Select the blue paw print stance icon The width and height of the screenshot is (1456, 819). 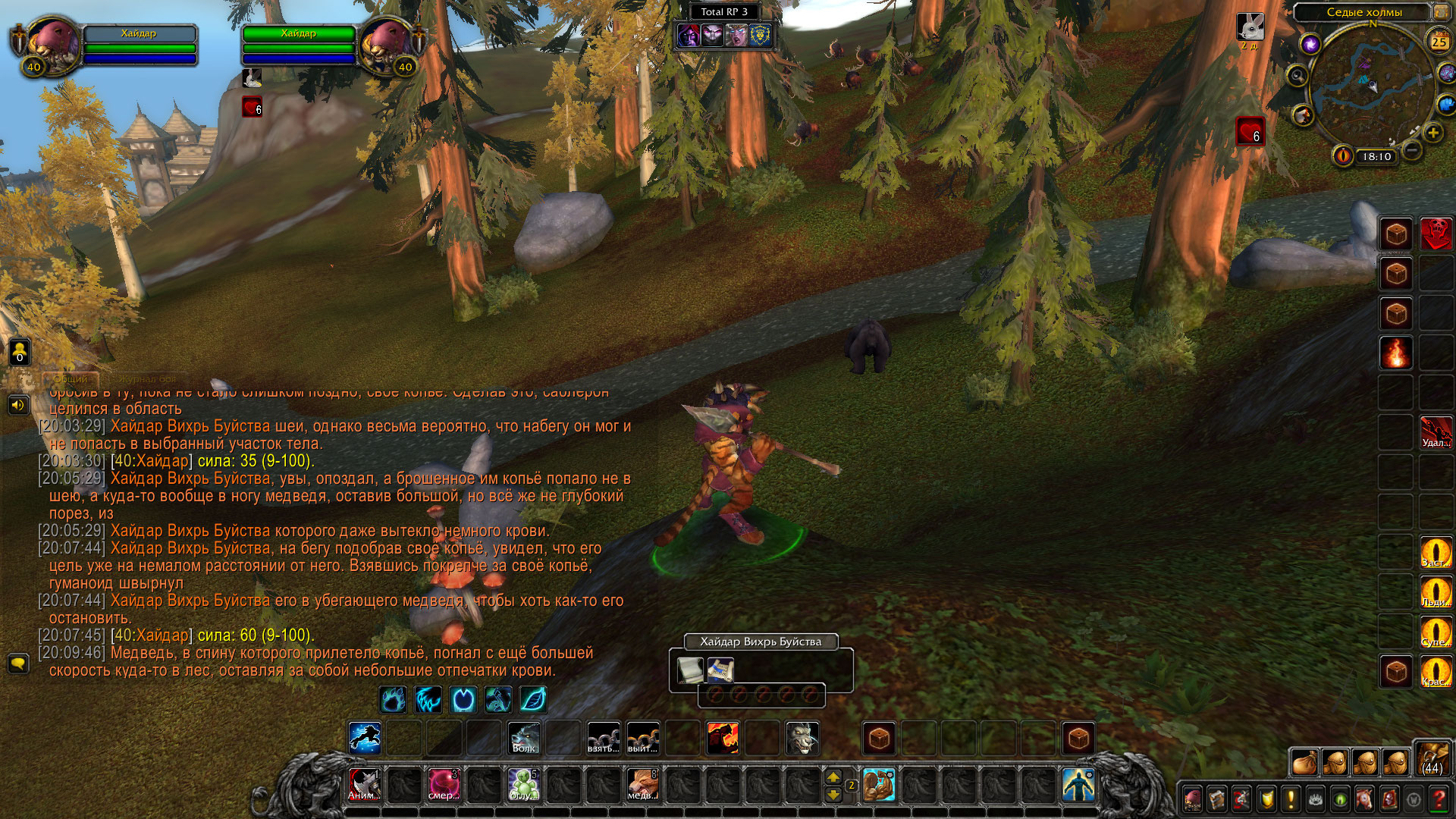pos(393,699)
